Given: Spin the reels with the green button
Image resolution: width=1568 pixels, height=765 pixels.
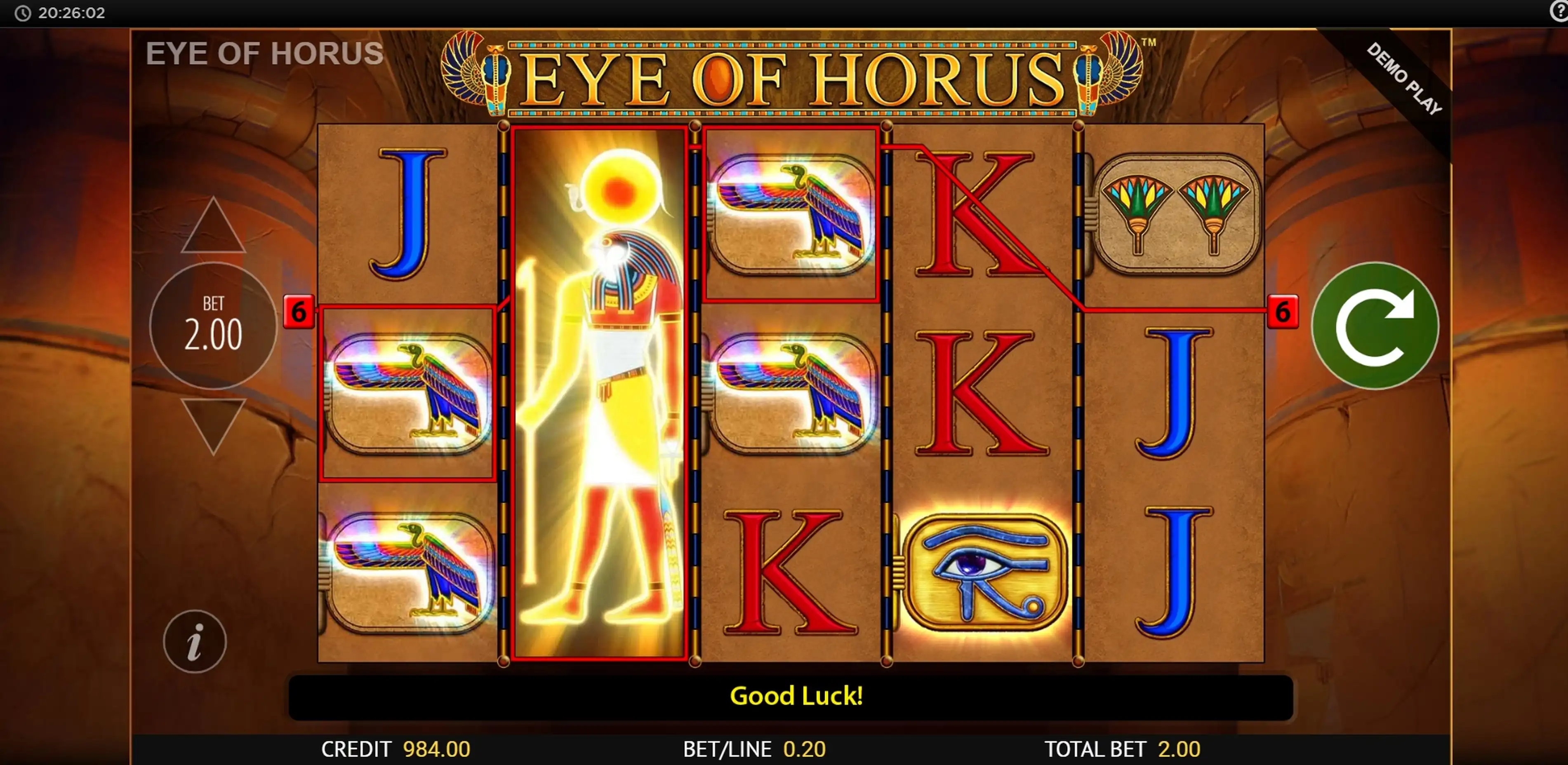Looking at the screenshot, I should (x=1375, y=325).
